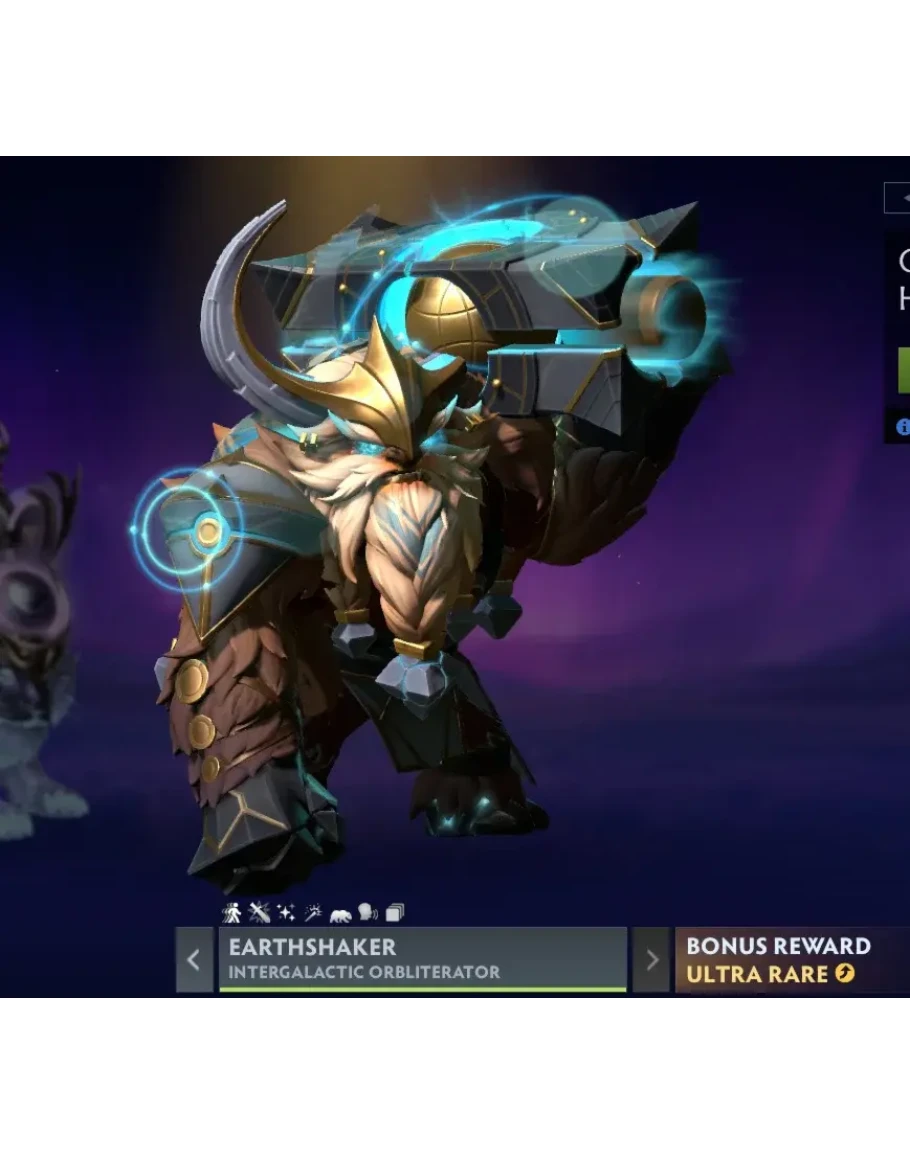The width and height of the screenshot is (910, 1155).
Task: Click the sparkles particle effects icon
Action: (286, 912)
